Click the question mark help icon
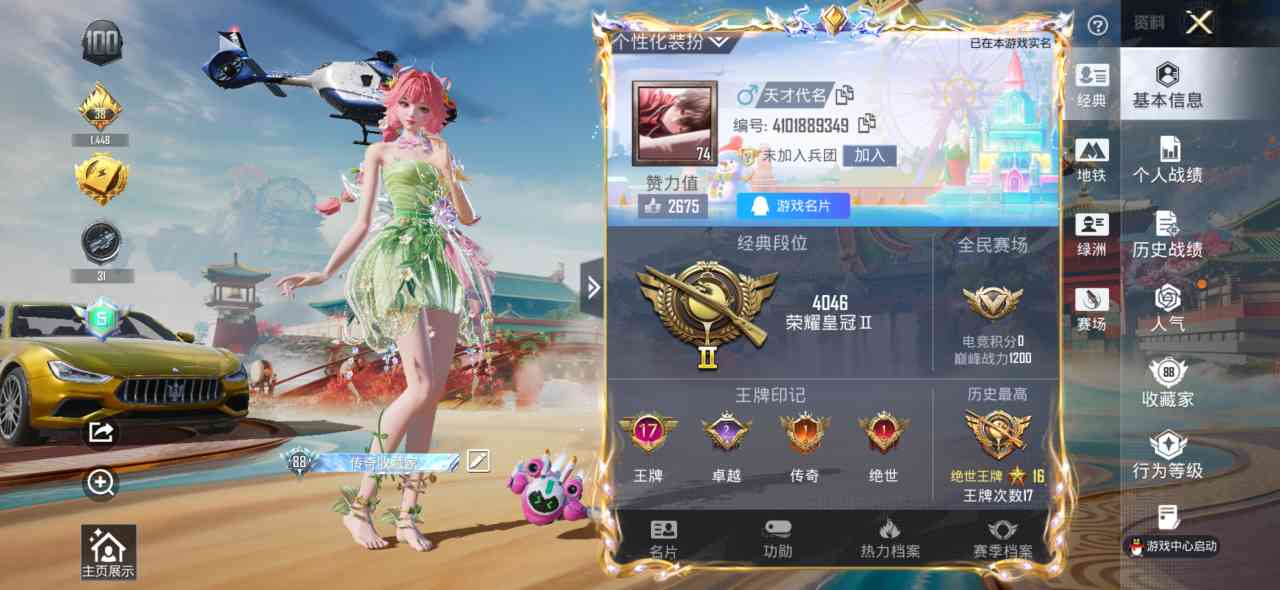 click(1097, 26)
